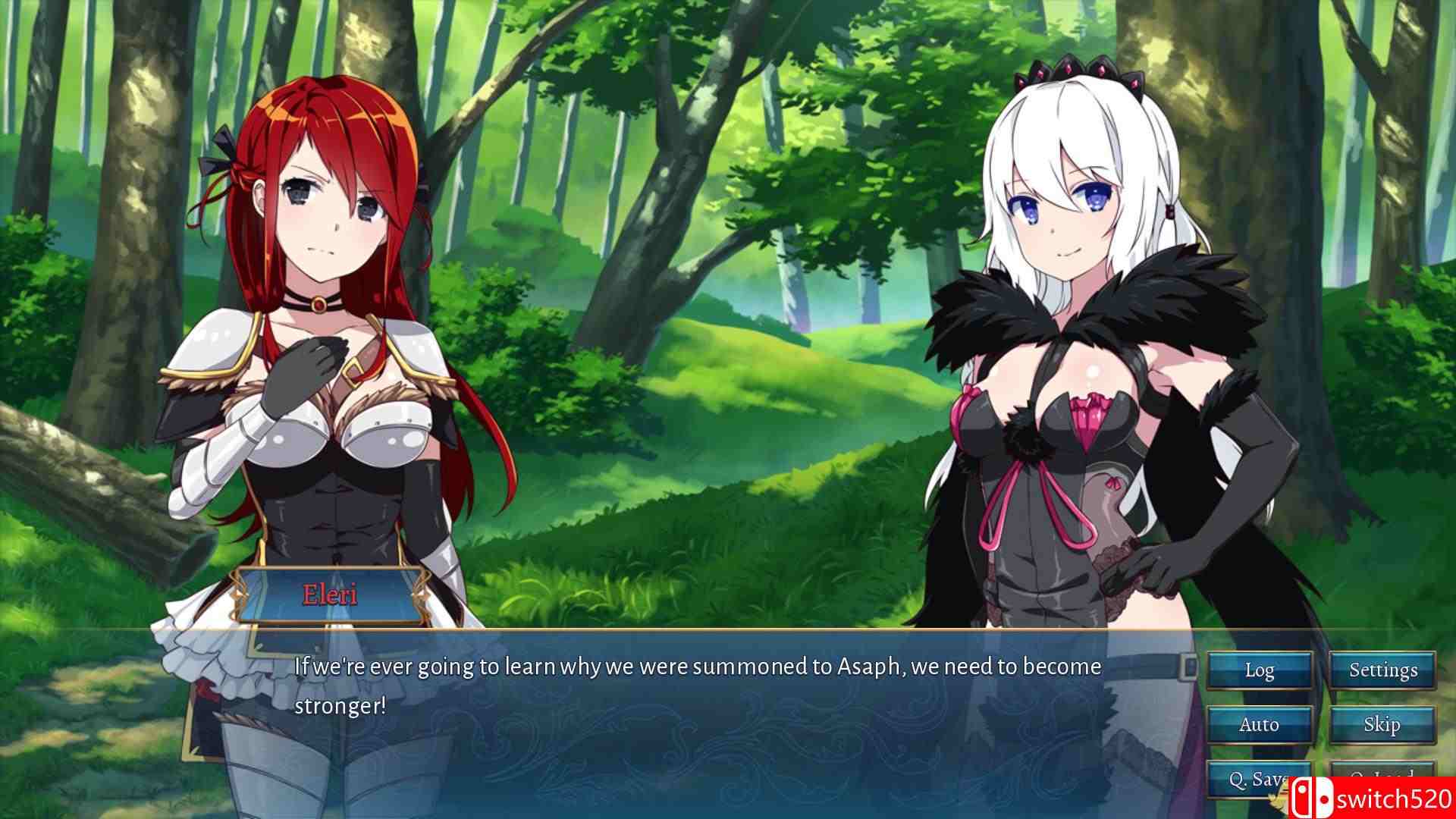Open Settings to adjust game options
This screenshot has width=1456, height=819.
pos(1382,670)
